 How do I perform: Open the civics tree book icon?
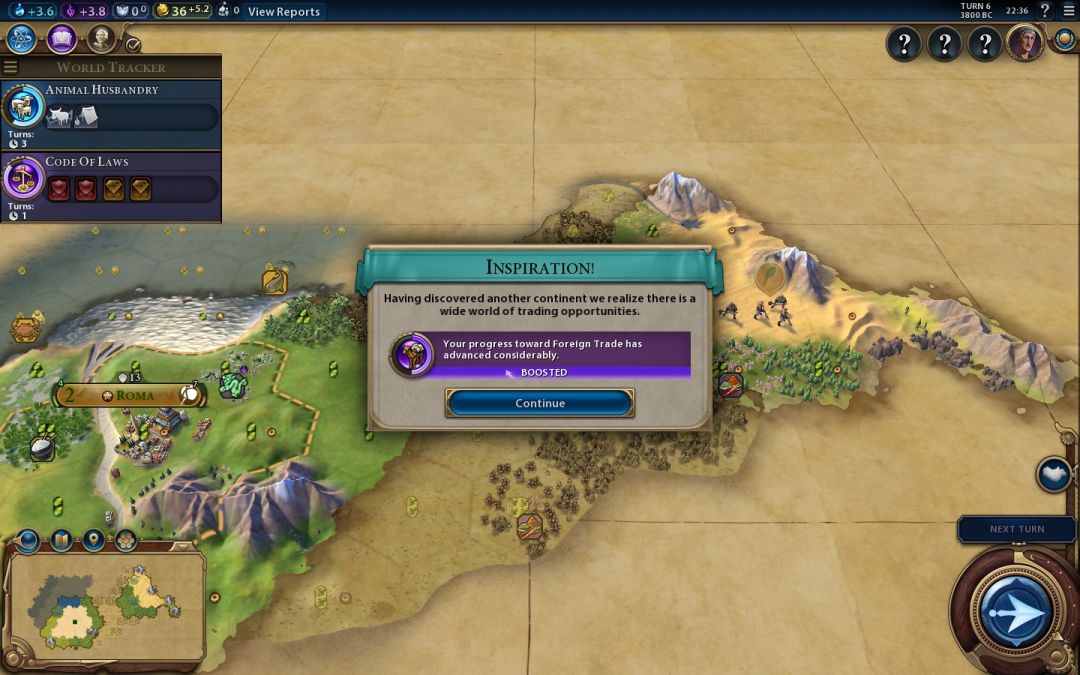pyautogui.click(x=61, y=39)
